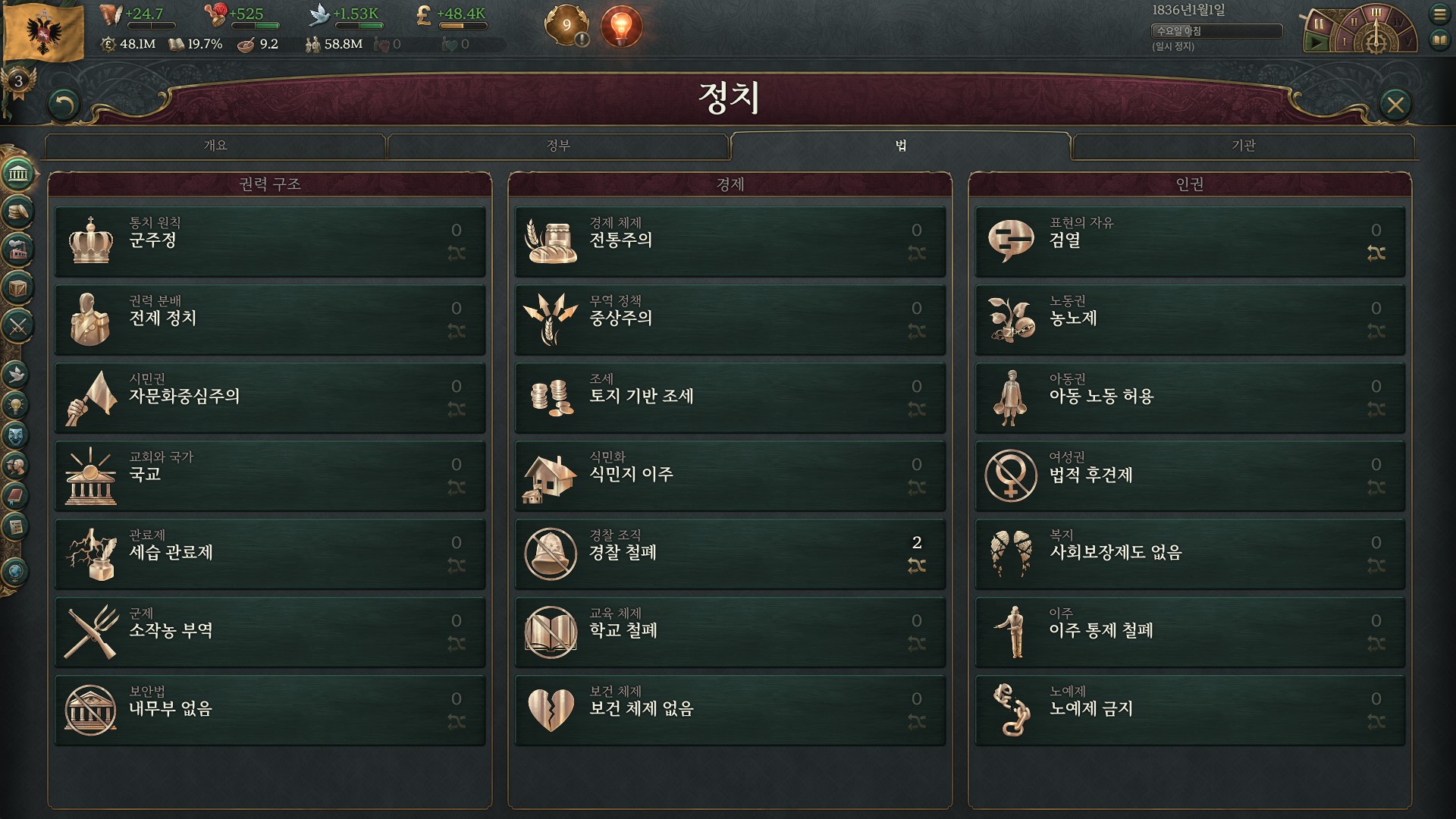Close the 정치 politics panel

[x=1395, y=105]
